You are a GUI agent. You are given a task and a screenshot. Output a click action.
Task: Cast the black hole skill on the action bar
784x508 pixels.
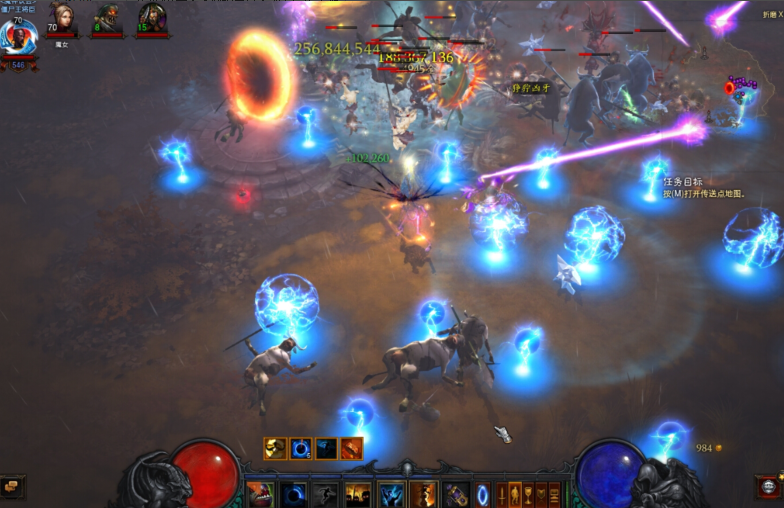click(x=293, y=494)
